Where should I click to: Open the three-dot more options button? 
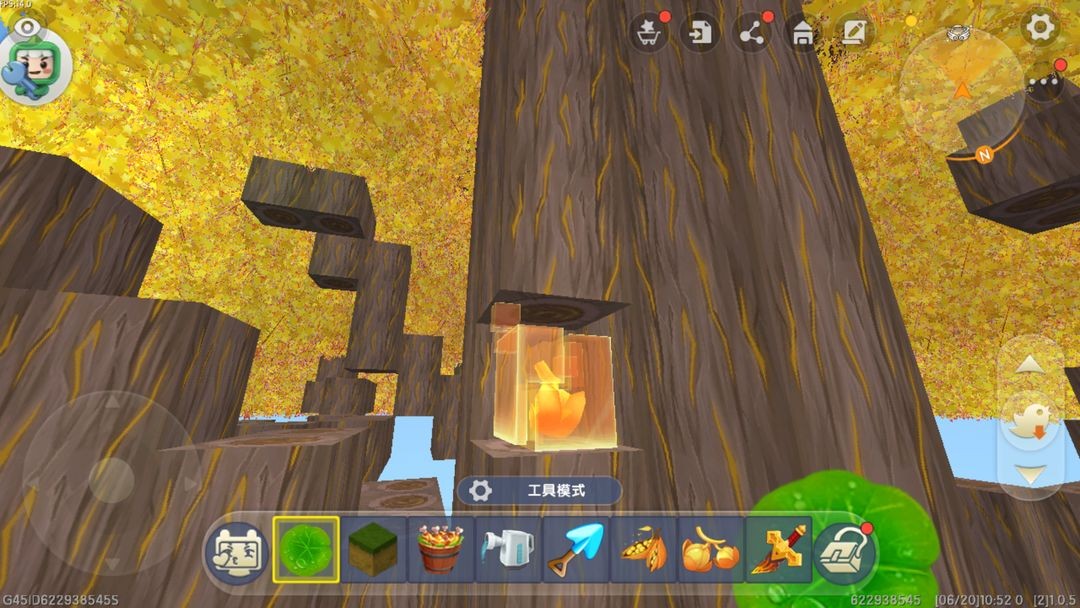pos(1044,81)
